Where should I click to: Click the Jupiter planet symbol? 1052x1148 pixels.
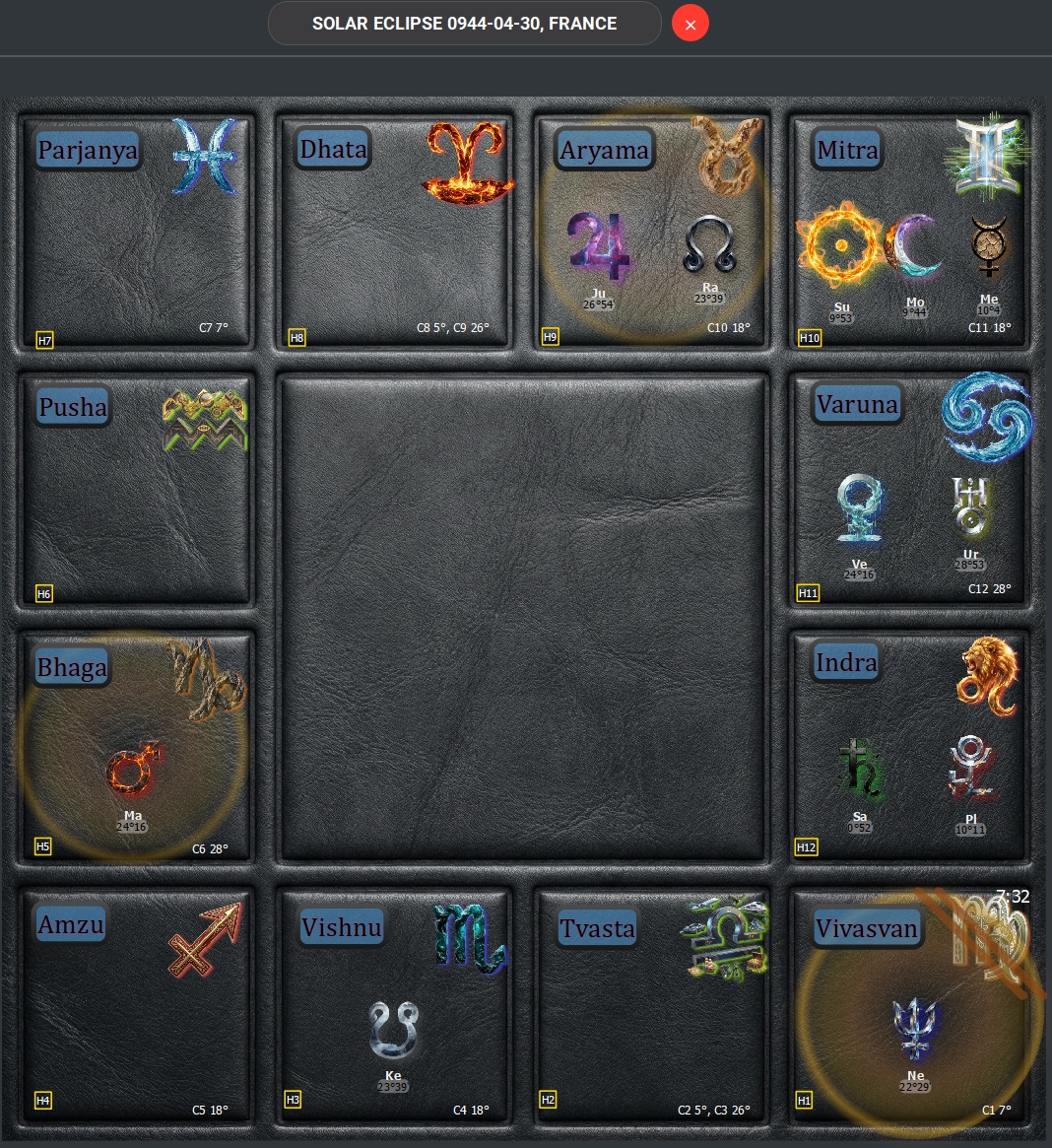pyautogui.click(x=598, y=246)
